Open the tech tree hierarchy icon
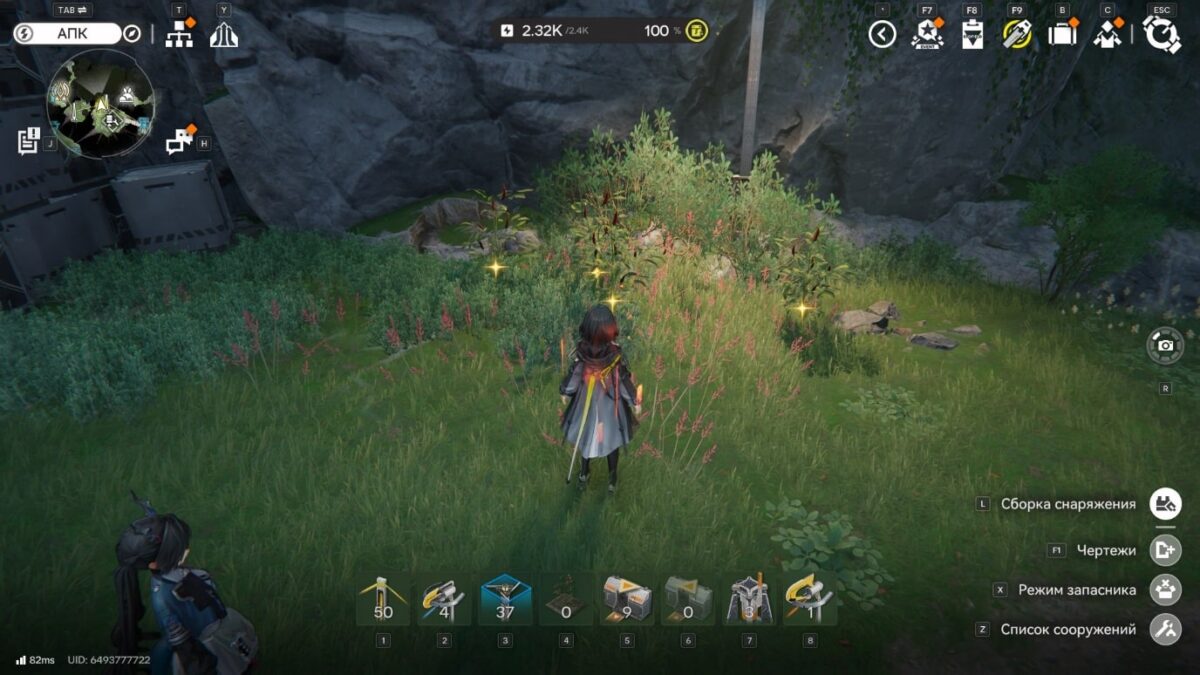 click(179, 35)
